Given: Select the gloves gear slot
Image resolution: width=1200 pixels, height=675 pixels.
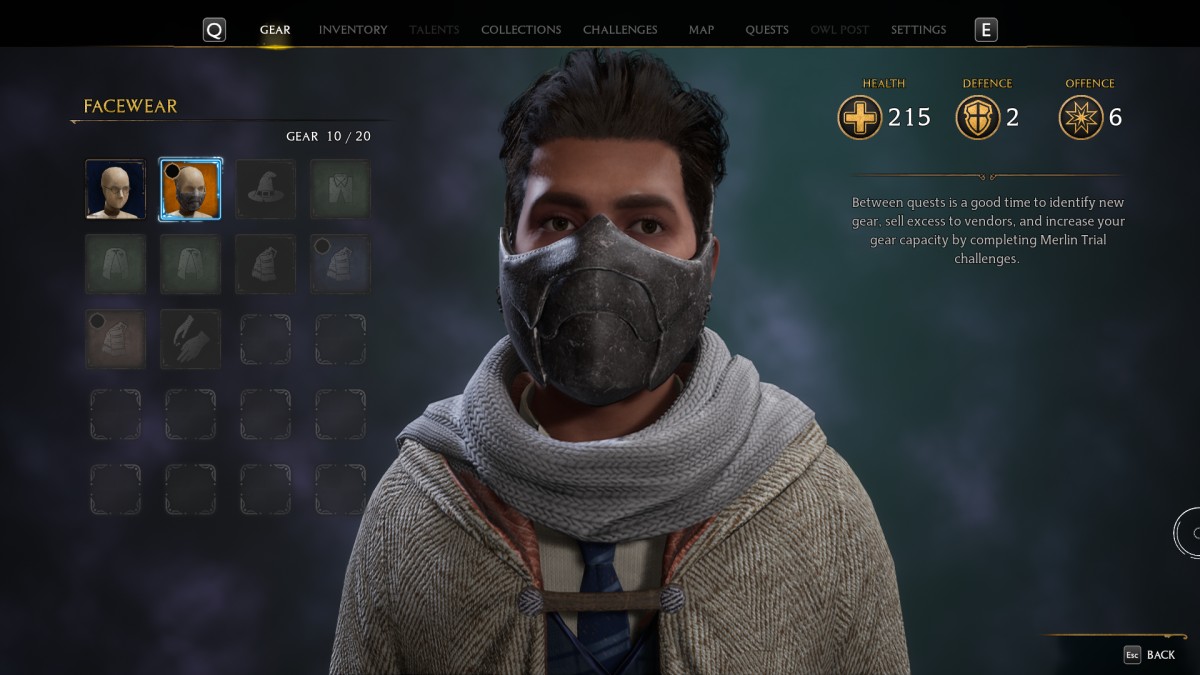Looking at the screenshot, I should pos(190,339).
